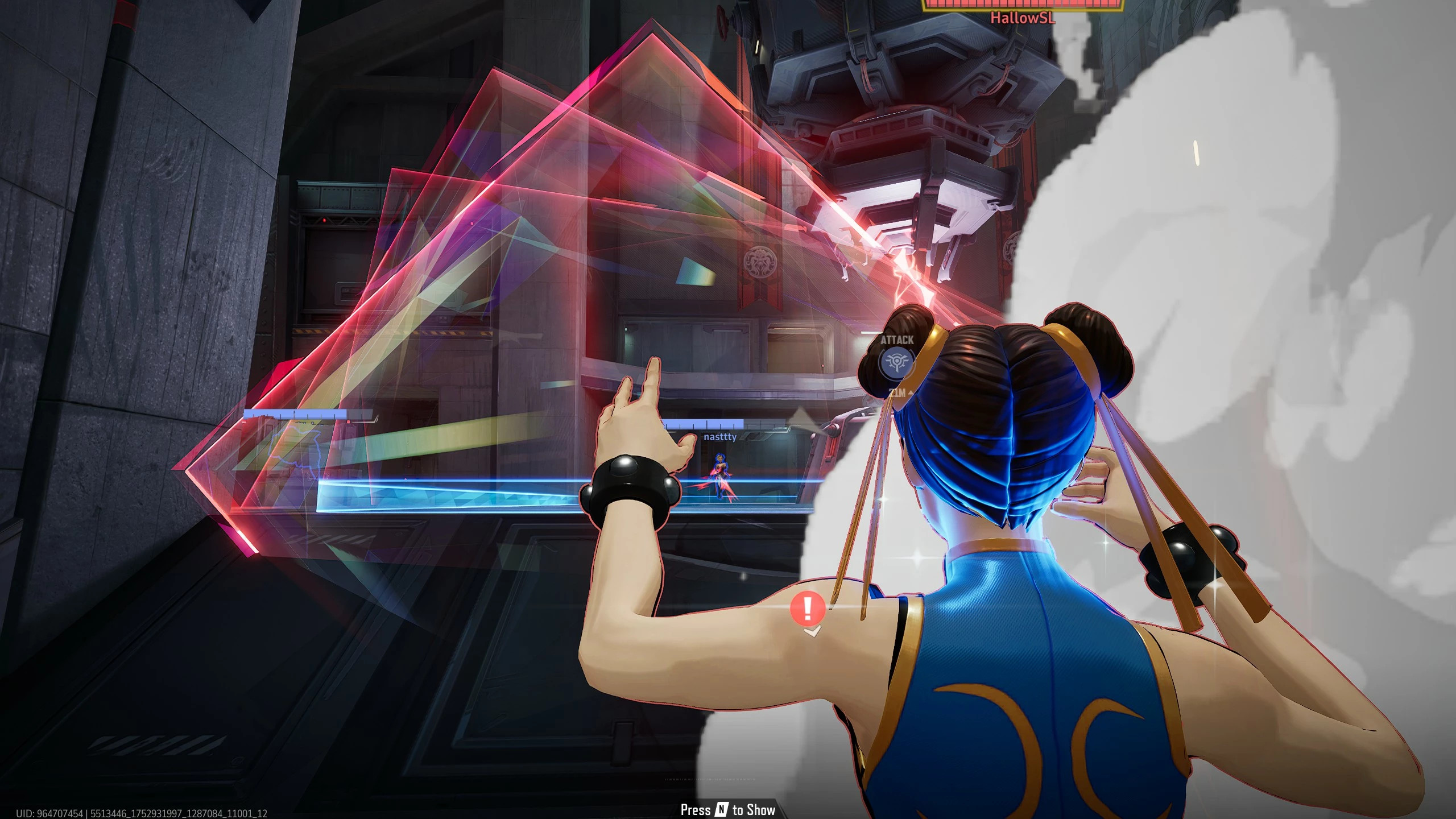Click the ATTACK label above the objective icon
Image resolution: width=1456 pixels, height=819 pixels.
(x=897, y=340)
